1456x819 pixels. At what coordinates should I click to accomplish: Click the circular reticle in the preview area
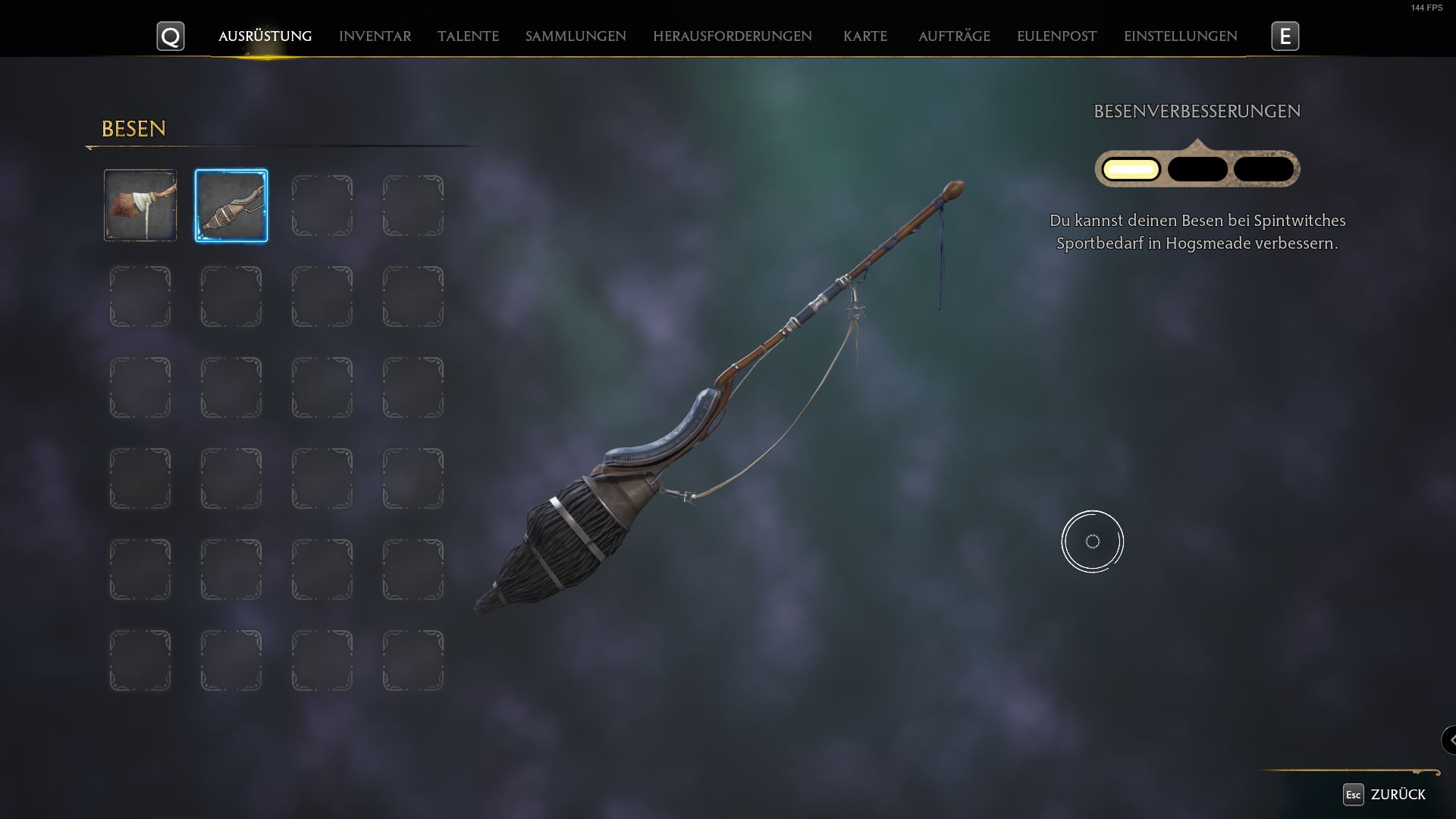pyautogui.click(x=1093, y=541)
